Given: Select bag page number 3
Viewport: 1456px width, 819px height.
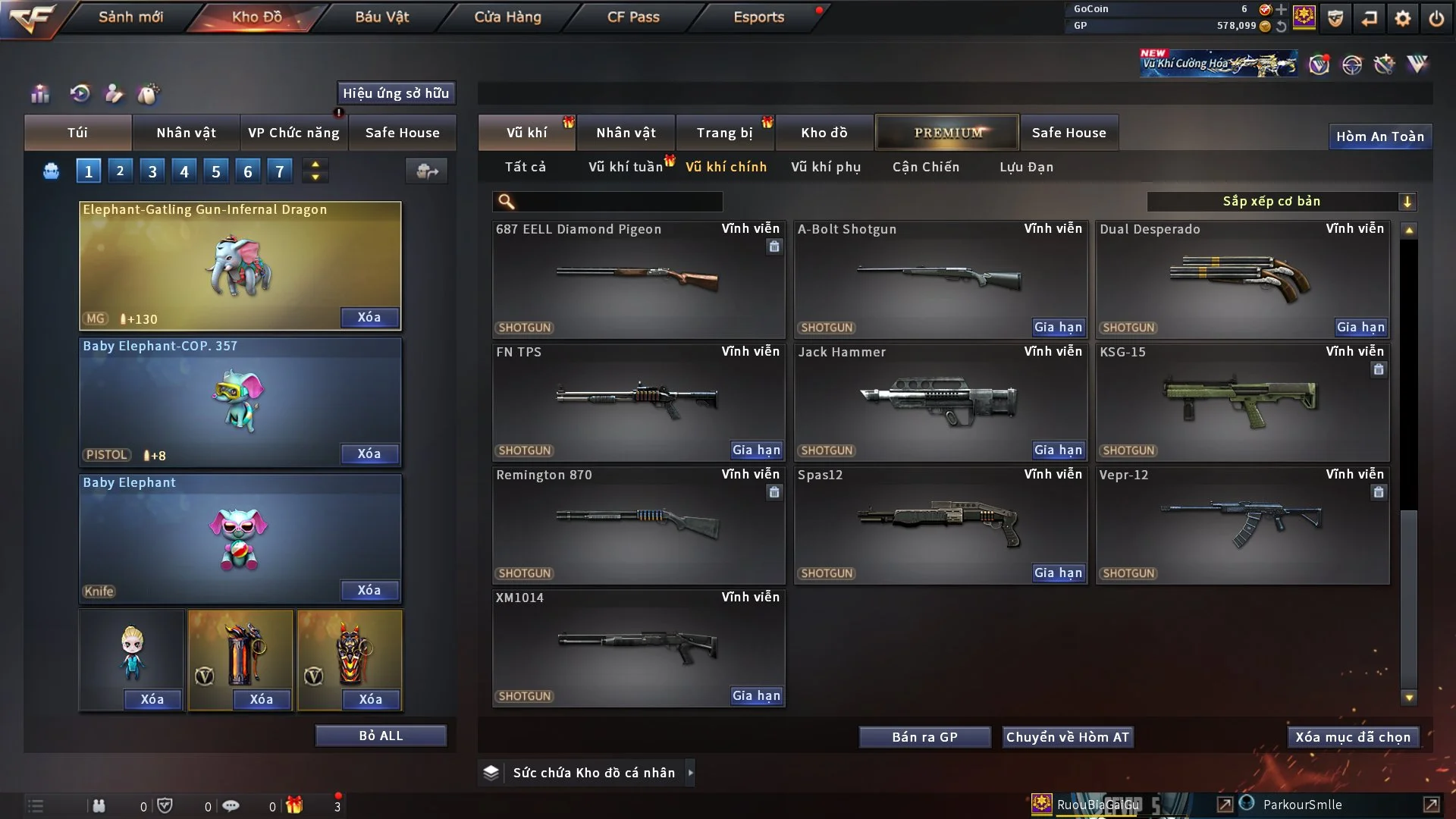Looking at the screenshot, I should [152, 171].
